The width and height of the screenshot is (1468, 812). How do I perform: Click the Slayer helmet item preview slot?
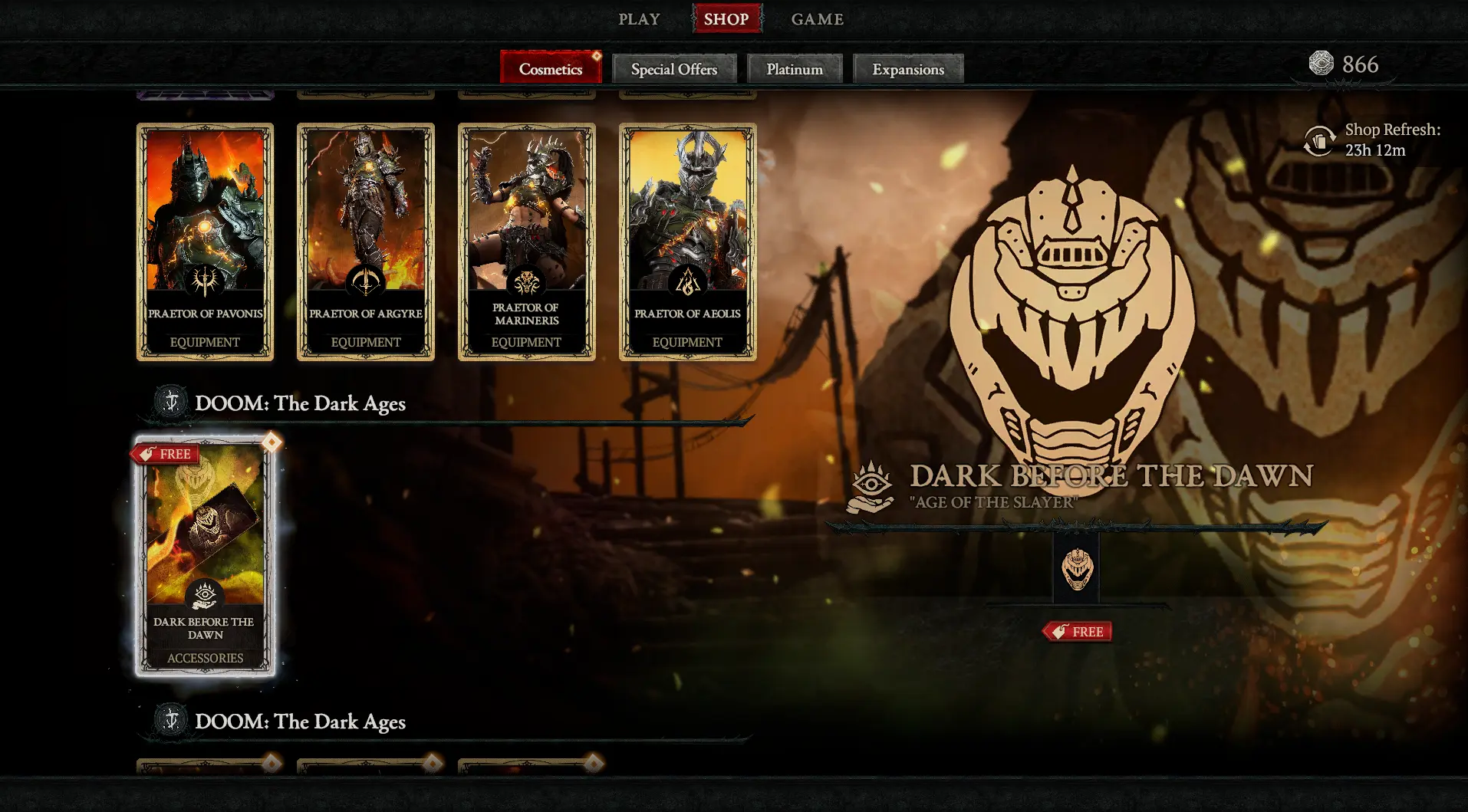pyautogui.click(x=1077, y=569)
